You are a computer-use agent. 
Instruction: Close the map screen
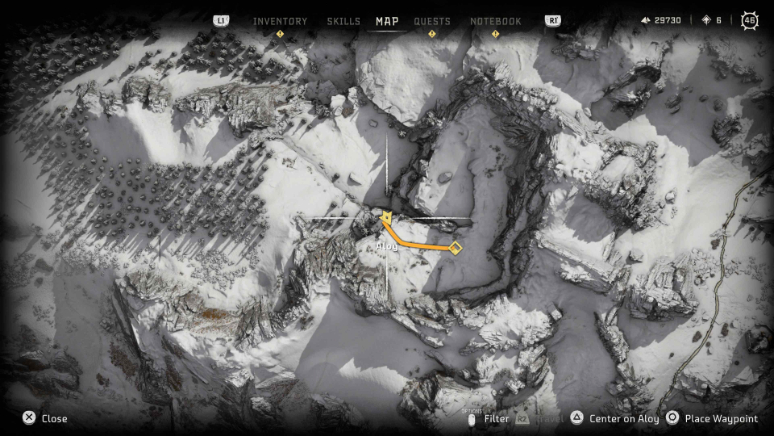46,418
